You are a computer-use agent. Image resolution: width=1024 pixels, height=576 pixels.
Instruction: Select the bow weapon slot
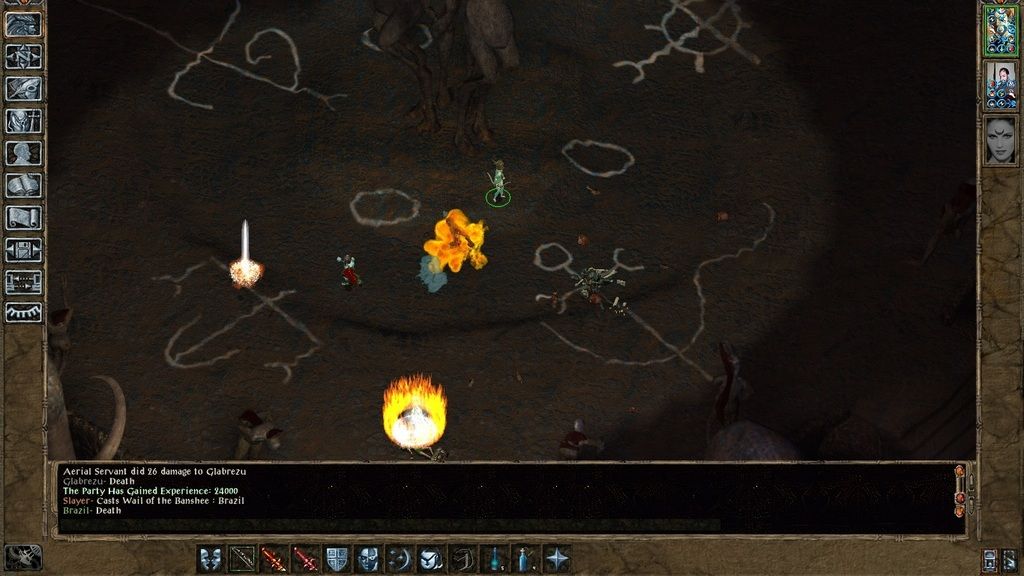coord(243,559)
